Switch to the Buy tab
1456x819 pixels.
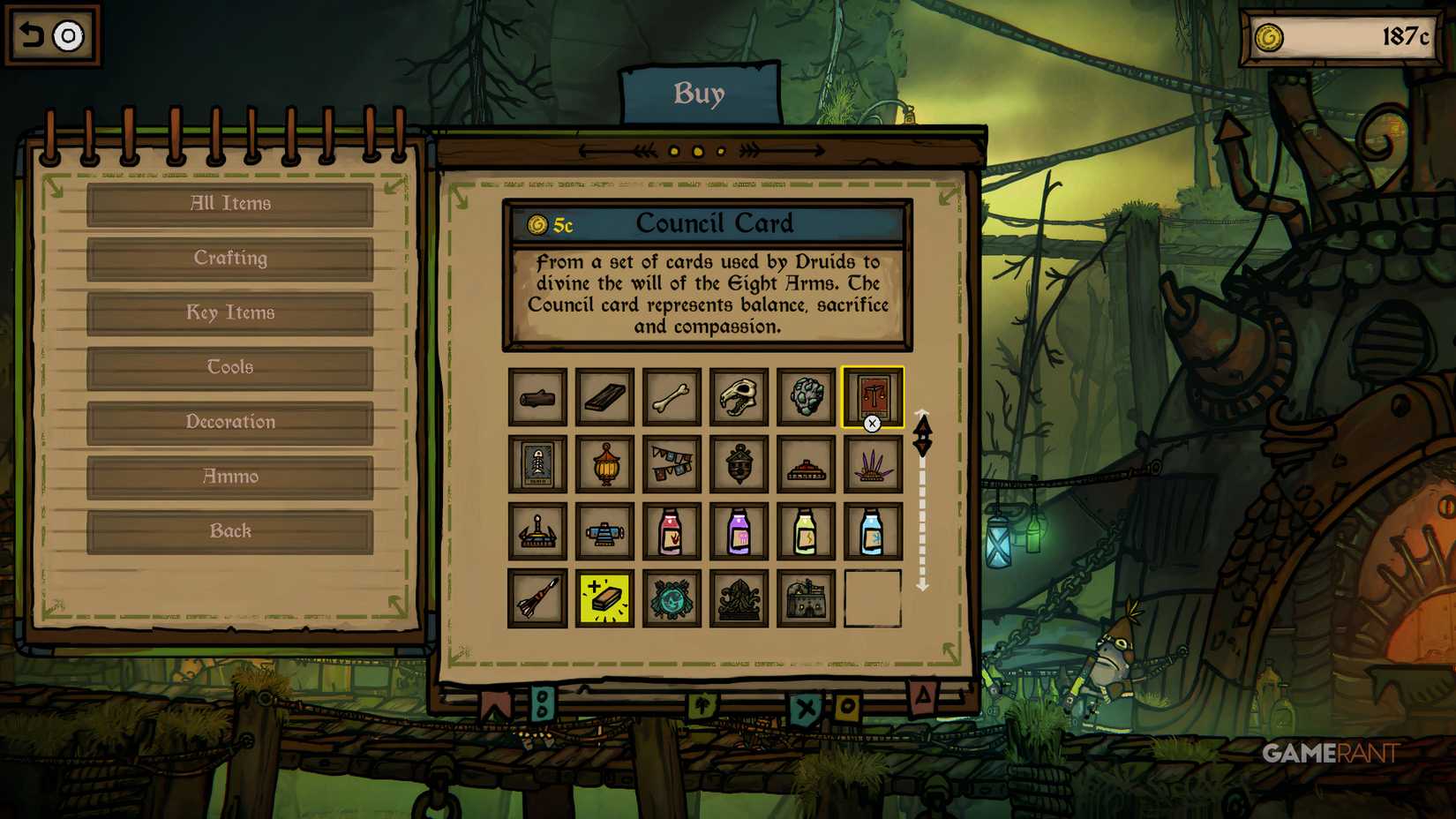coord(700,94)
